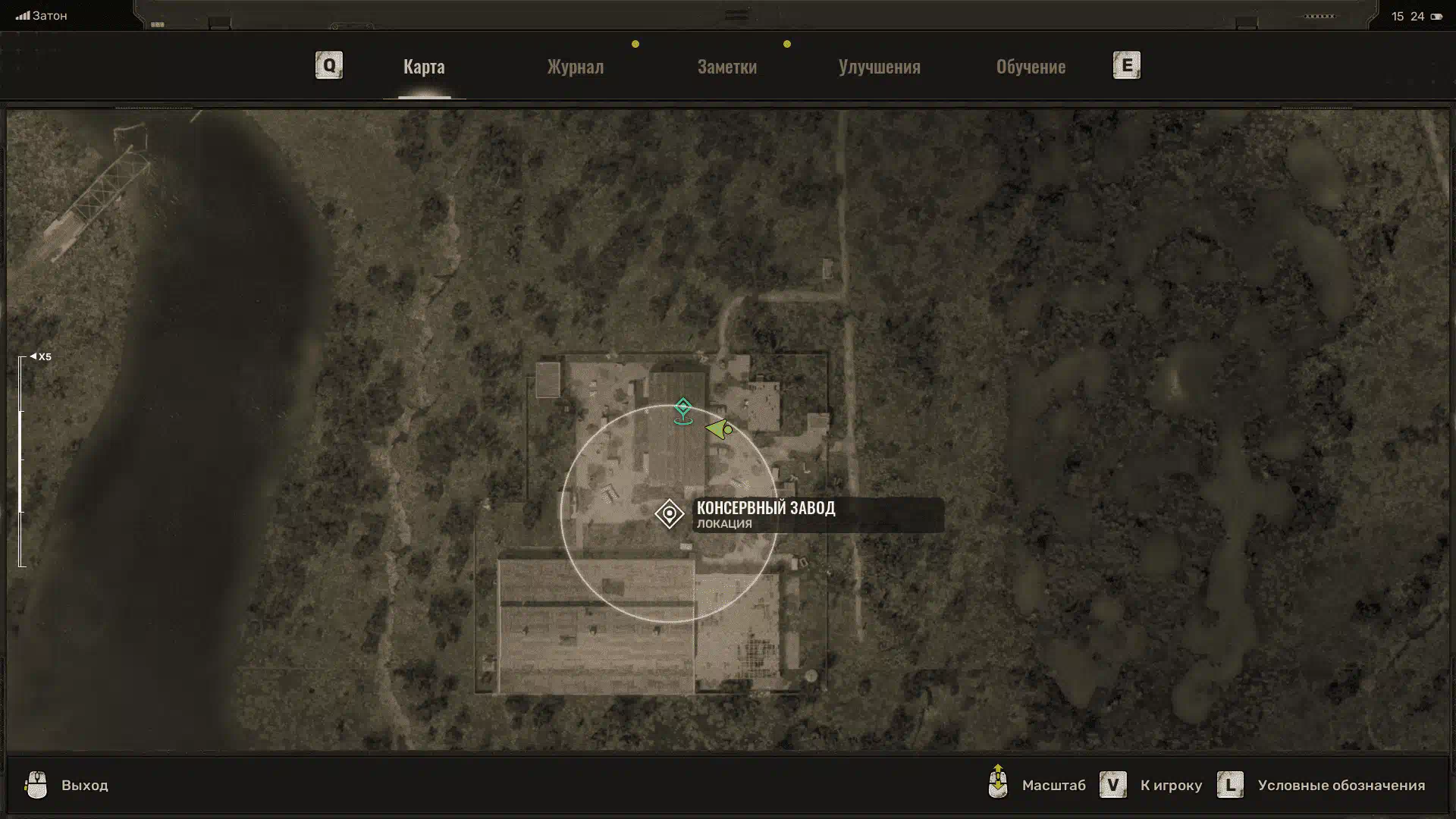Show the Условные обозначения legend

[1341, 786]
